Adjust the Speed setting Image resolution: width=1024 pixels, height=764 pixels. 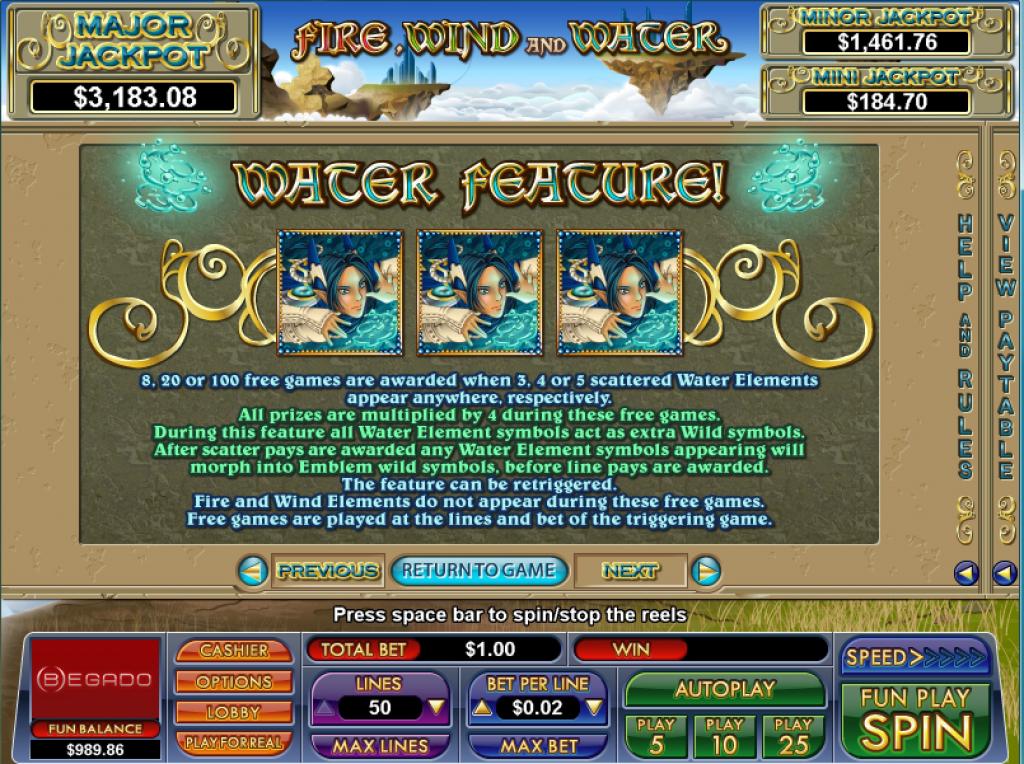click(915, 657)
